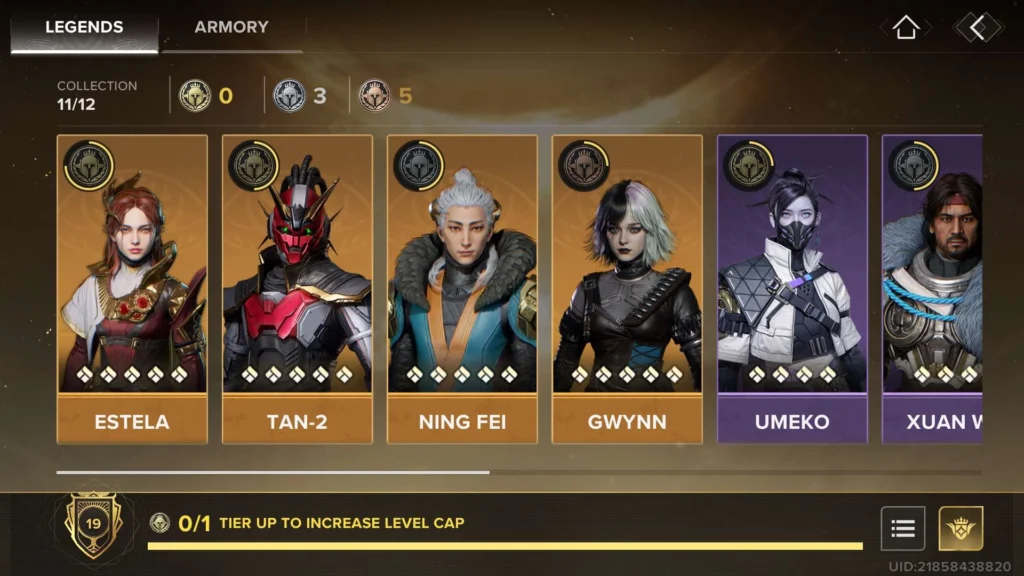
Task: Choose the Tan-2 legend card
Action: pyautogui.click(x=297, y=288)
